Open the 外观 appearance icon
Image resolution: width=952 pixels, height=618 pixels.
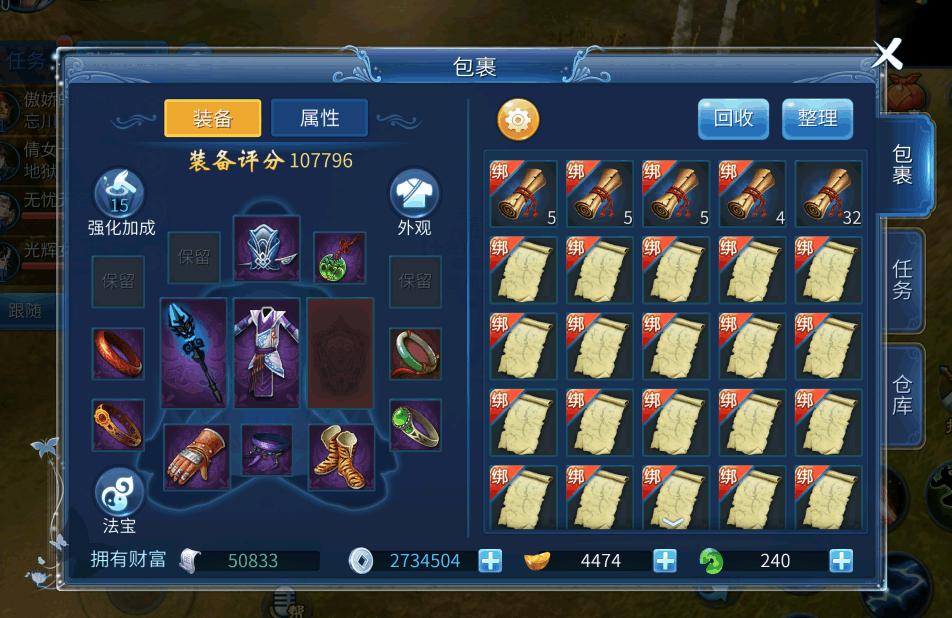coord(414,196)
